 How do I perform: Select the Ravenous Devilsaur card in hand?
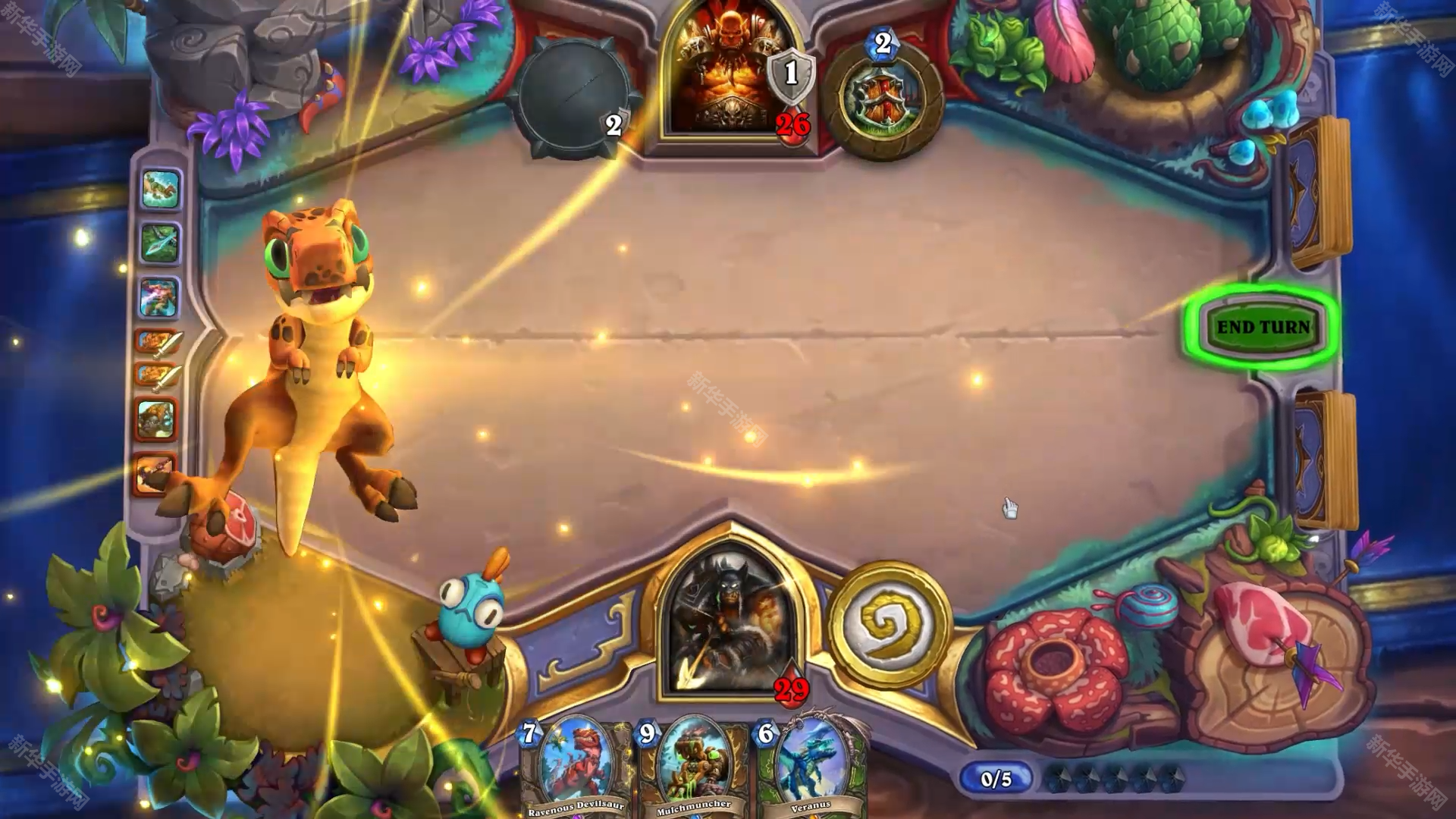(x=576, y=770)
